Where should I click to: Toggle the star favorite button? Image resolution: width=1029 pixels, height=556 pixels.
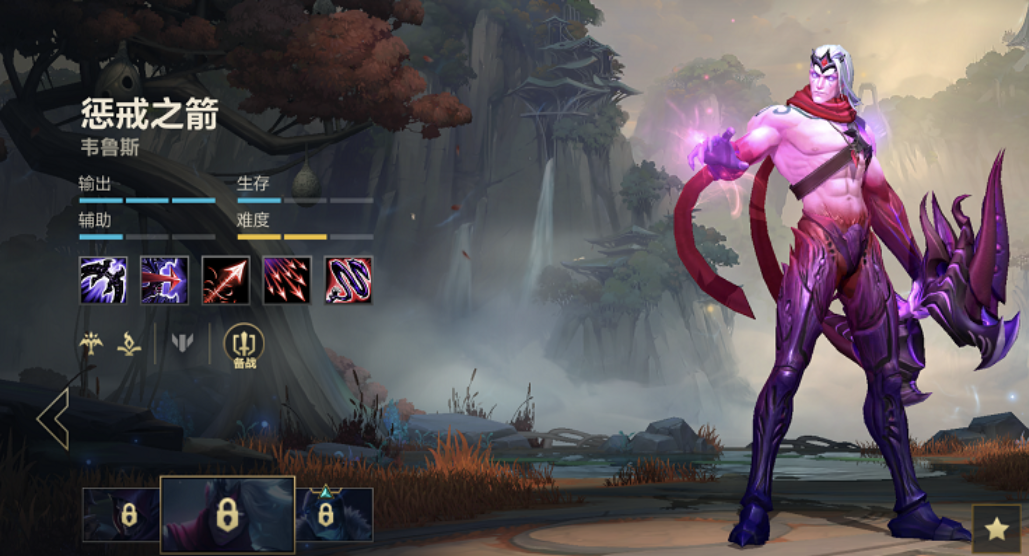[996, 529]
